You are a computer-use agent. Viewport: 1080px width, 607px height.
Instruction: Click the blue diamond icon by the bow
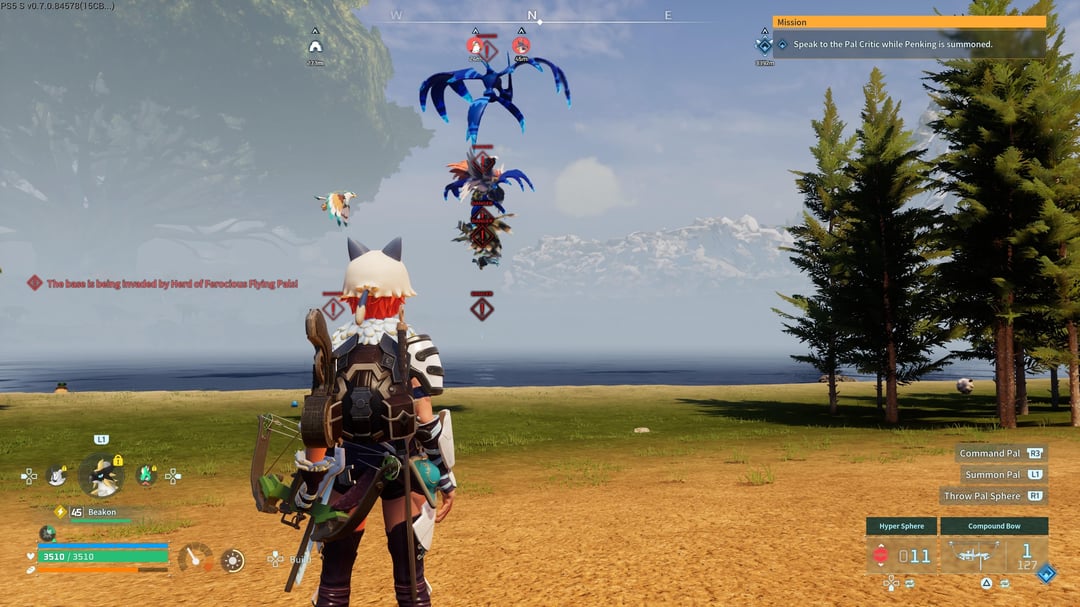click(1046, 573)
